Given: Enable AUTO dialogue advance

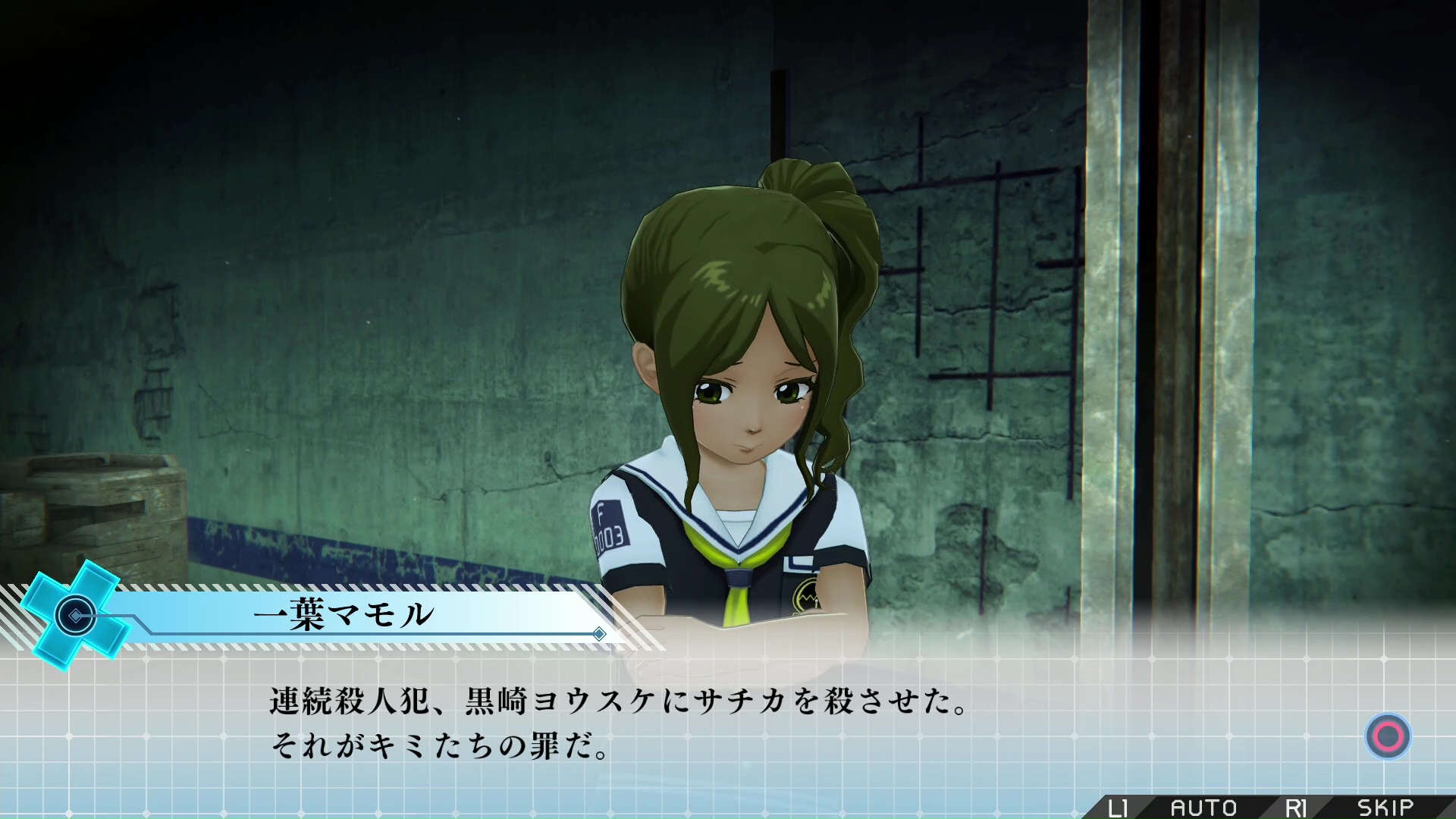Looking at the screenshot, I should coord(1203,808).
